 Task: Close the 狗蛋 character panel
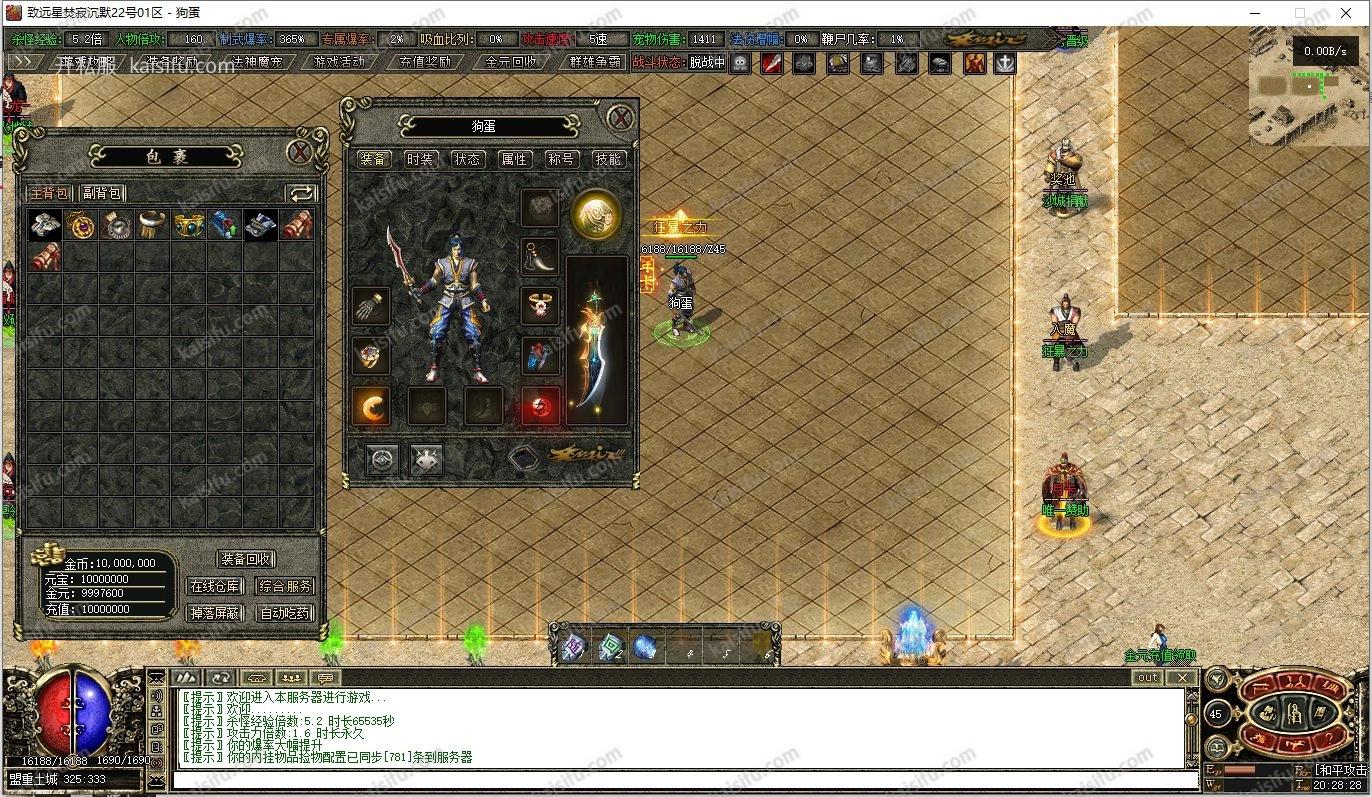[x=621, y=118]
